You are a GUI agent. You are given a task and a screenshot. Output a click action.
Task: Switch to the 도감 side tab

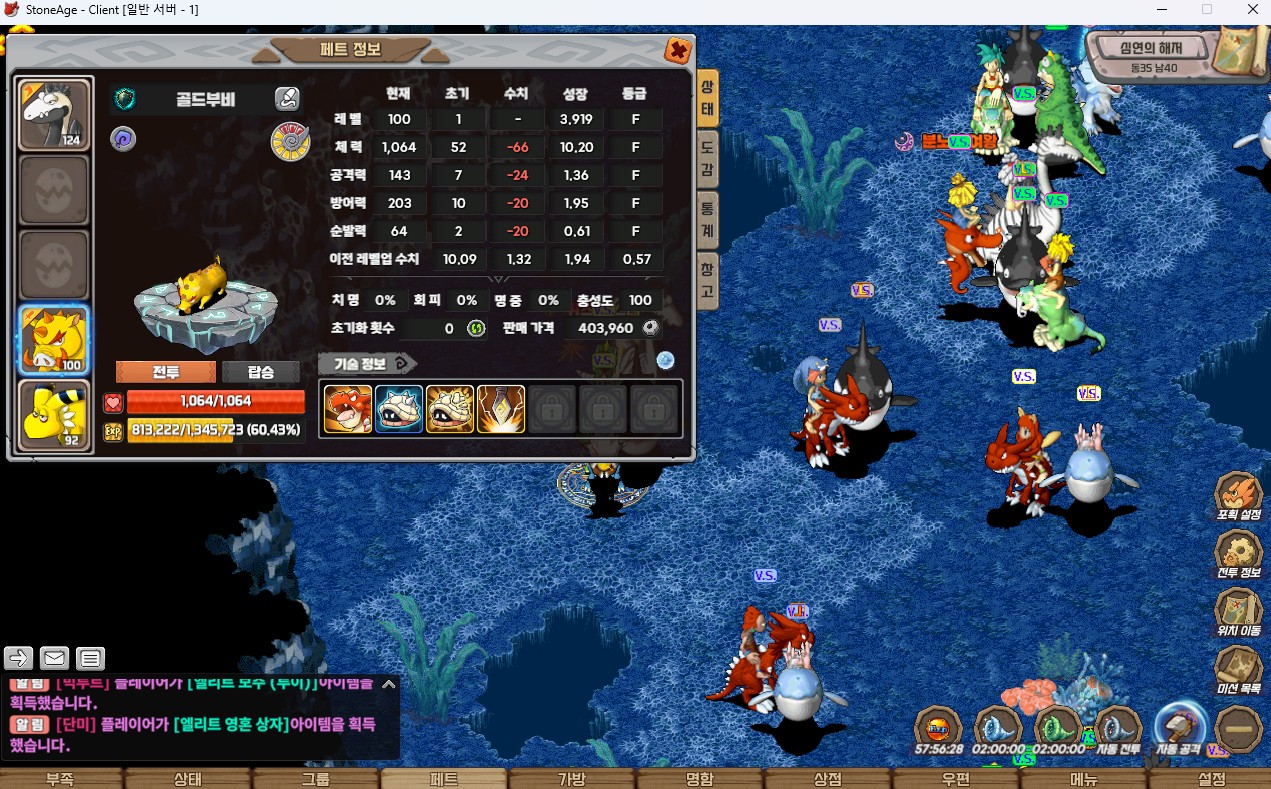[x=707, y=159]
